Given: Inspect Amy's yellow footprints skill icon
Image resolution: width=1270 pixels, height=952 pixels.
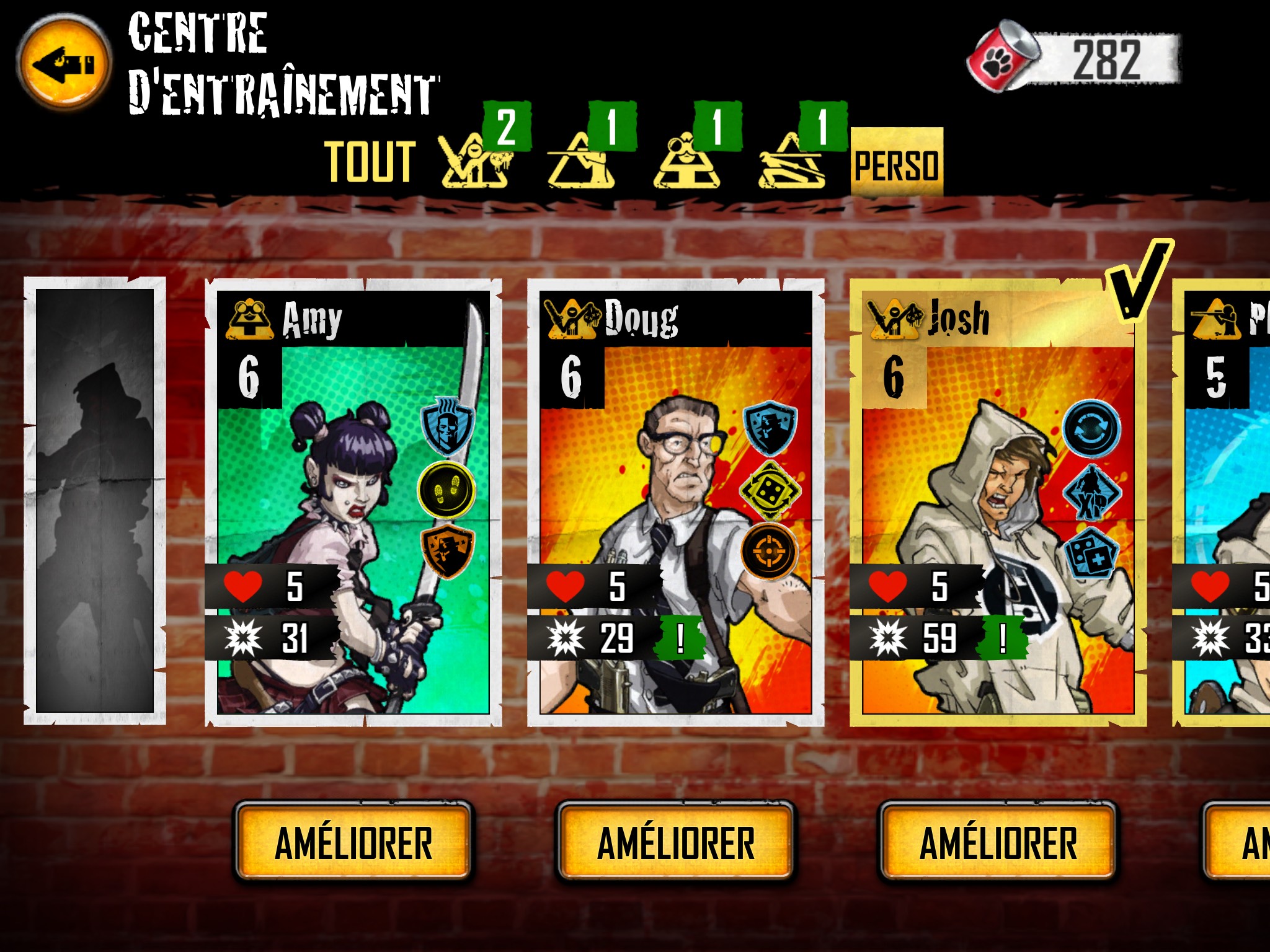Looking at the screenshot, I should click(446, 490).
